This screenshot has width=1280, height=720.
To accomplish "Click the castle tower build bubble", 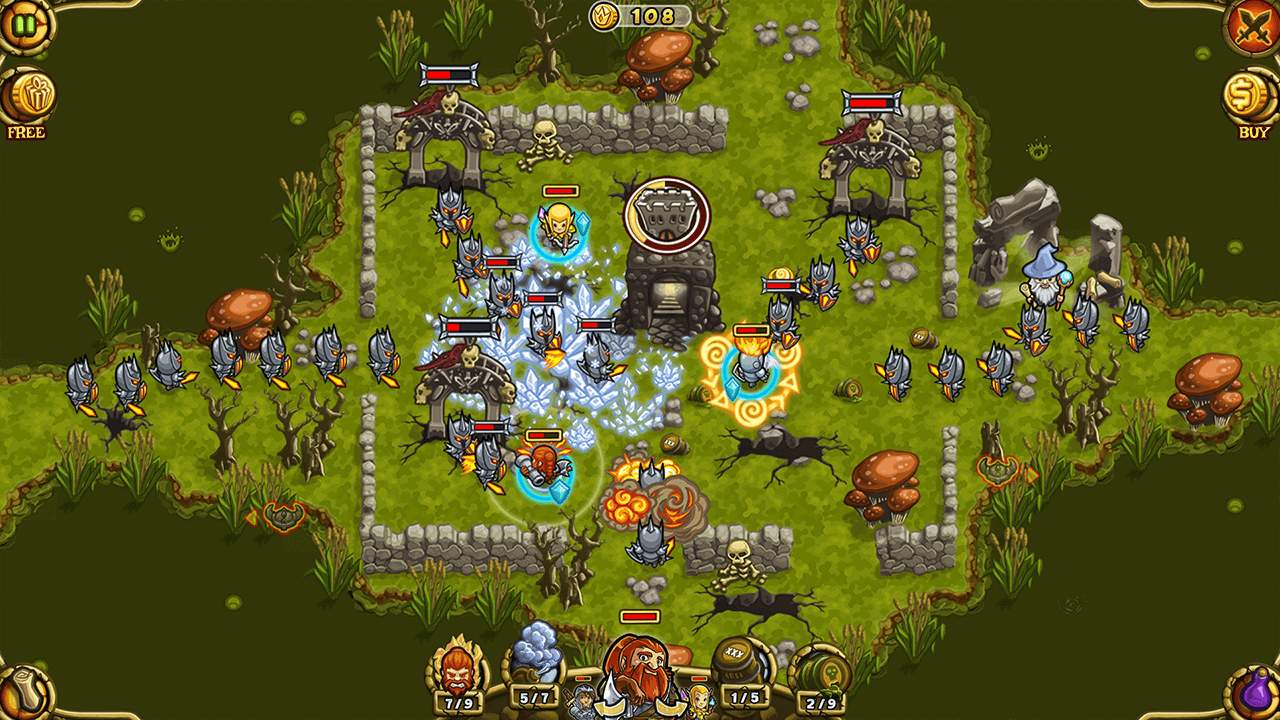I will click(x=667, y=213).
